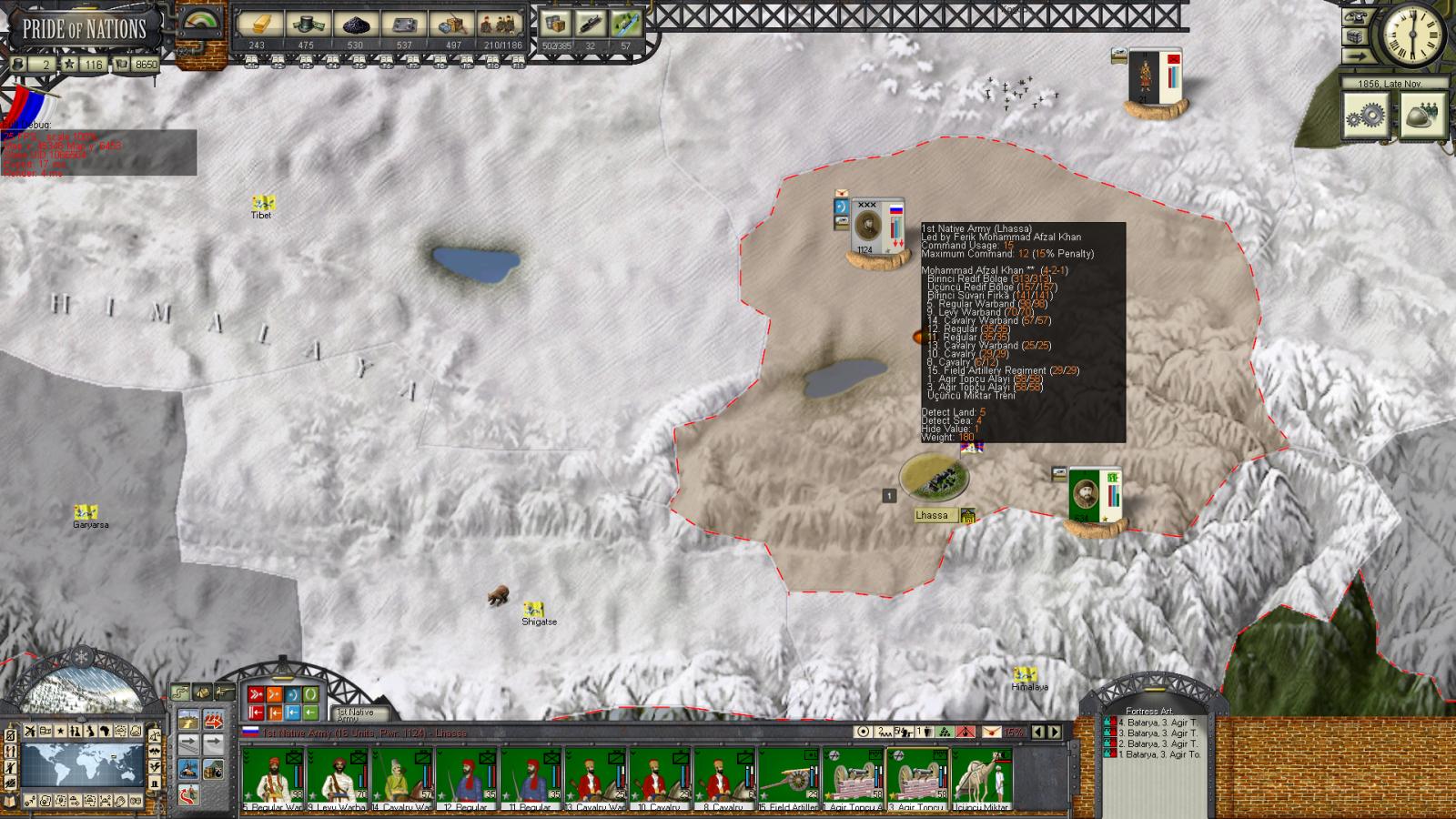The image size is (1456, 819).
Task: Open the helmet military mode button
Action: (x=1421, y=116)
